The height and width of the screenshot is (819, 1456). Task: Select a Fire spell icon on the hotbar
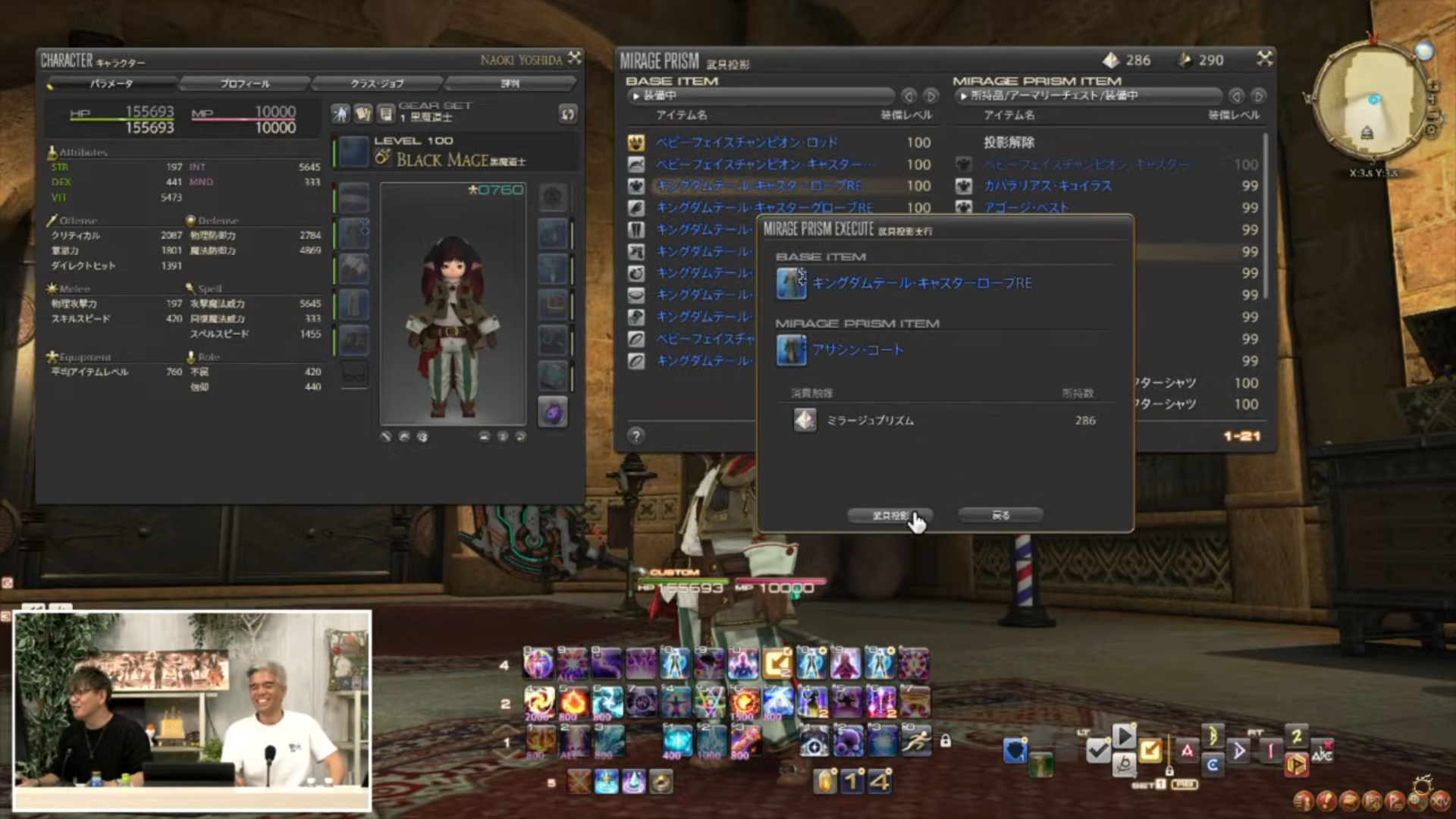coord(573,701)
